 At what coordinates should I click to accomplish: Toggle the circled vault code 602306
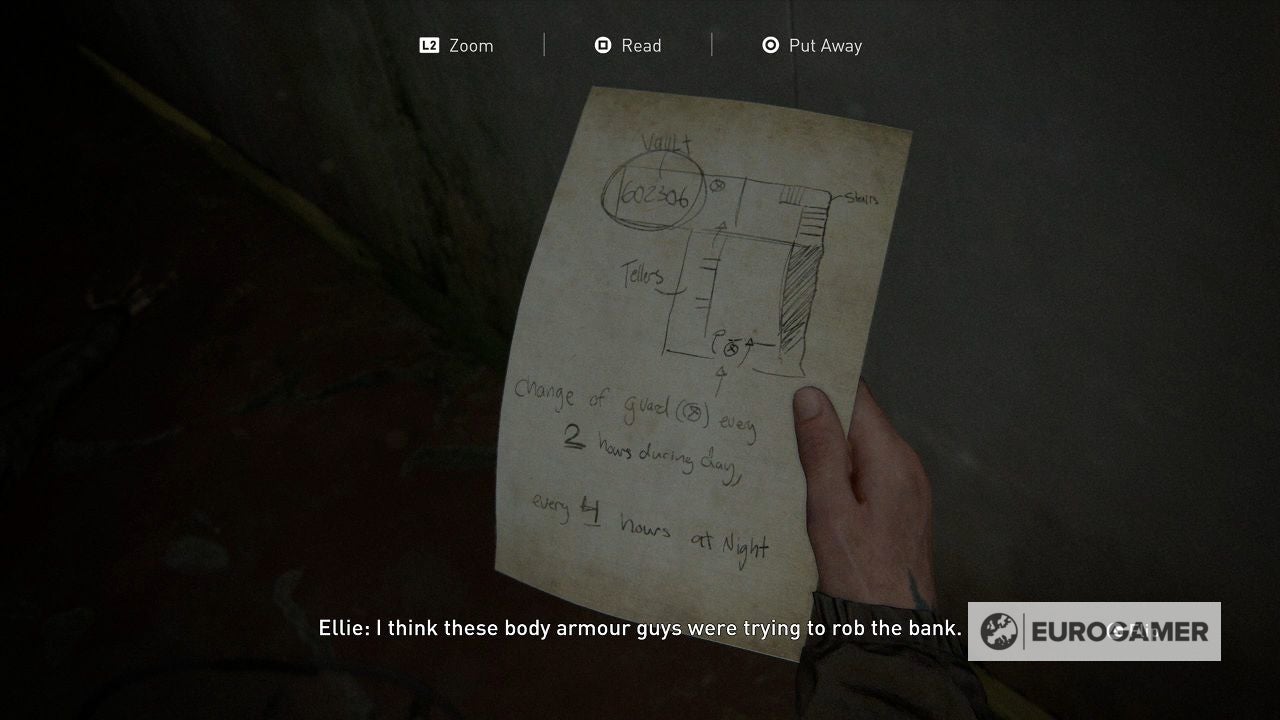tap(657, 197)
